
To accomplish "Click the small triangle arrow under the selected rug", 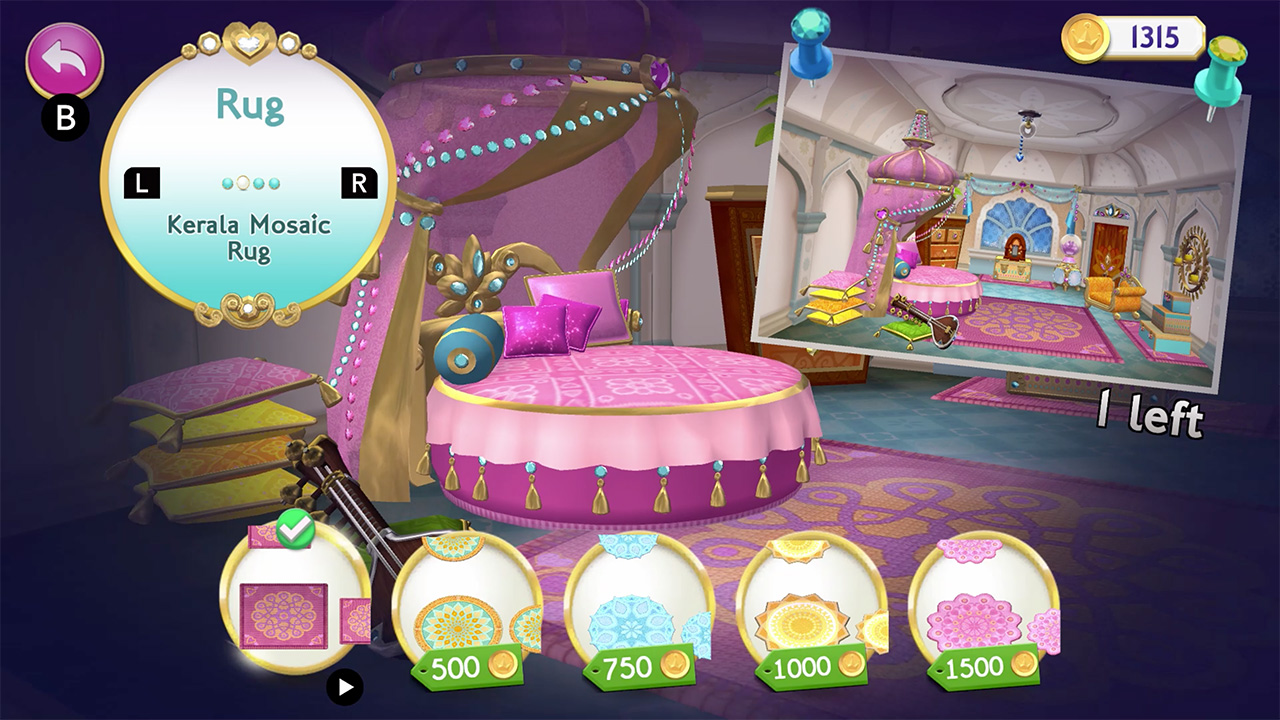I will pos(345,687).
